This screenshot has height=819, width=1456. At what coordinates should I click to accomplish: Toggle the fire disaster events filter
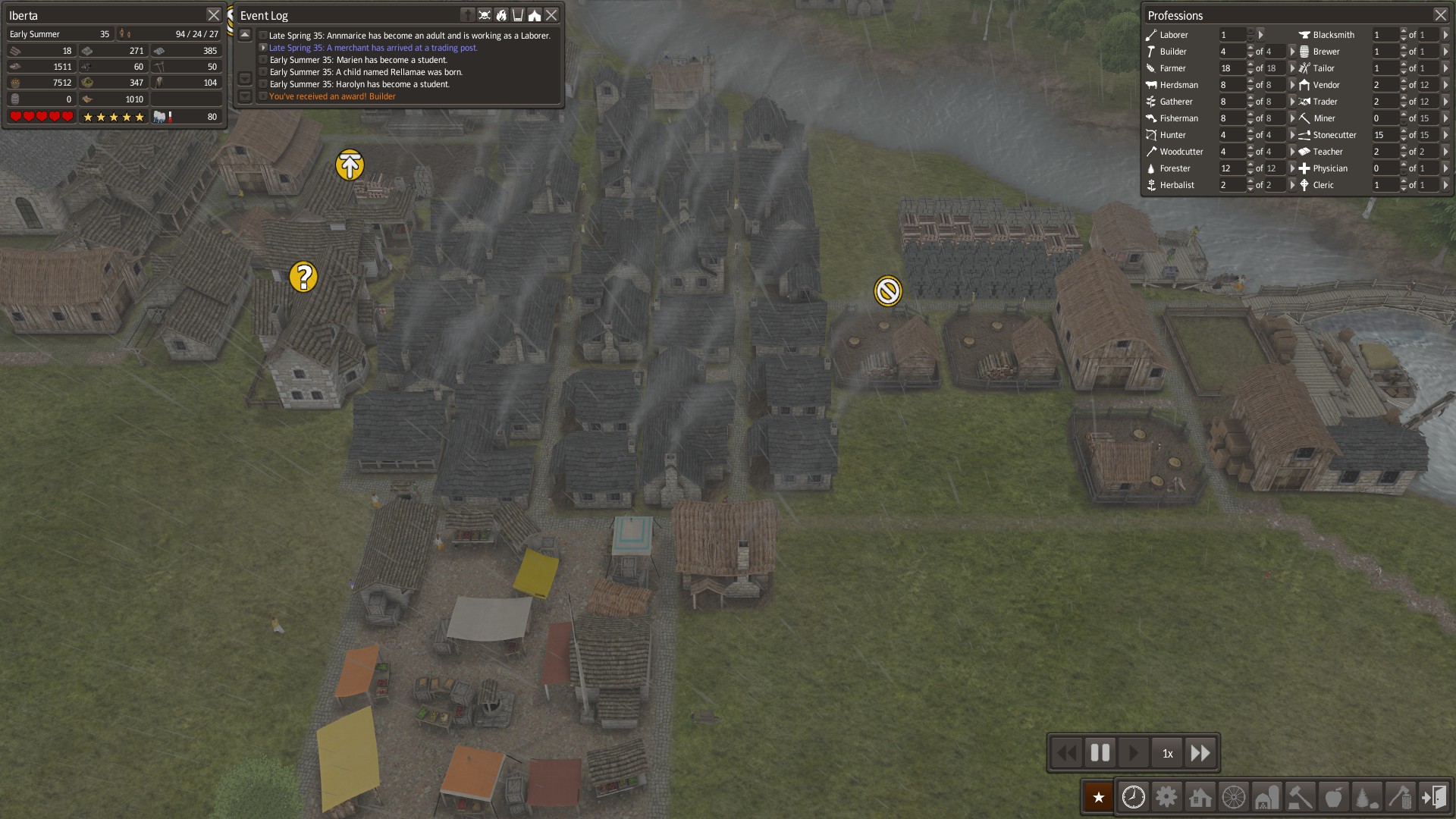[x=501, y=15]
